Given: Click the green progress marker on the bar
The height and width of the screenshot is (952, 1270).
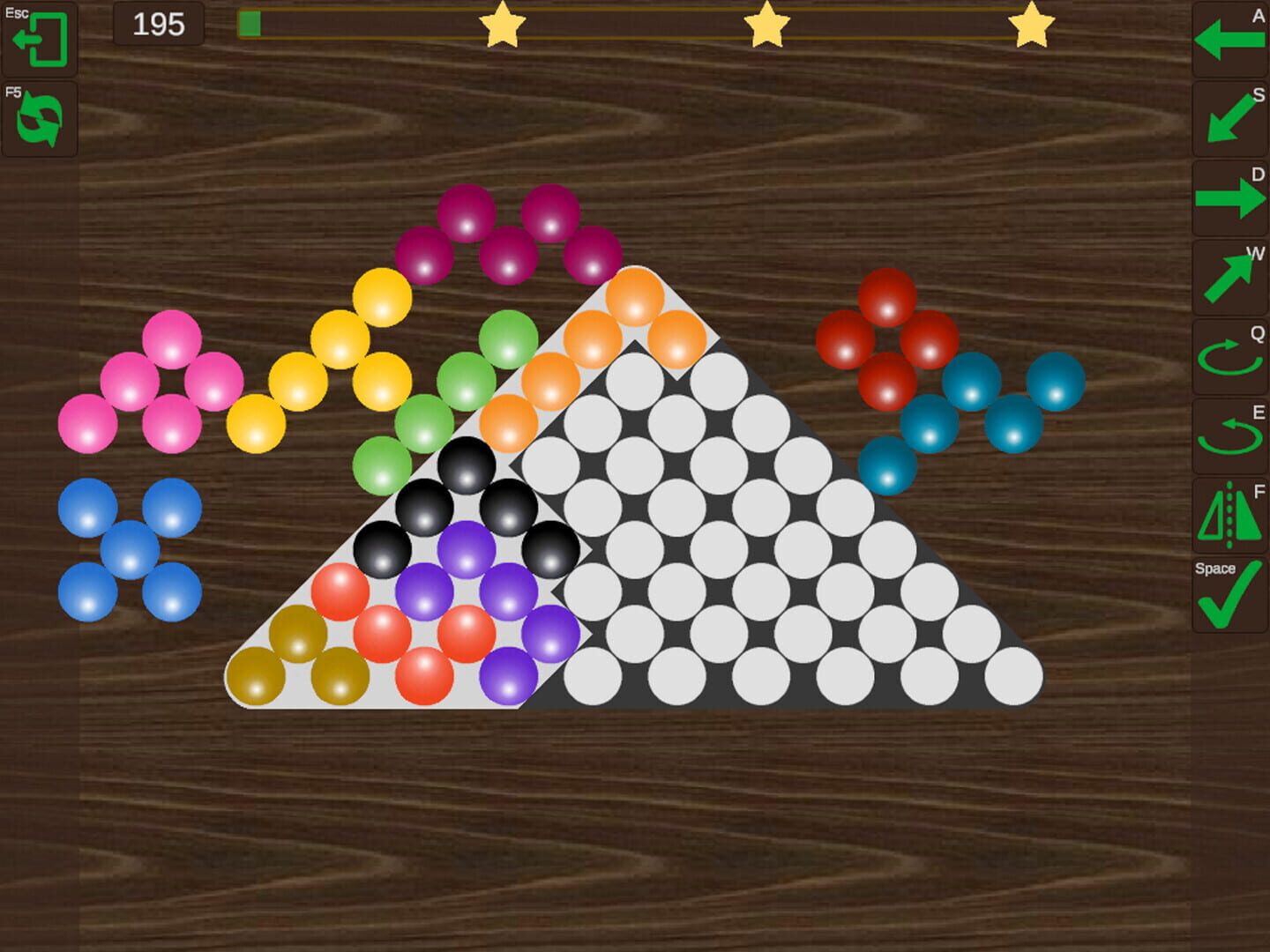Looking at the screenshot, I should click(252, 25).
